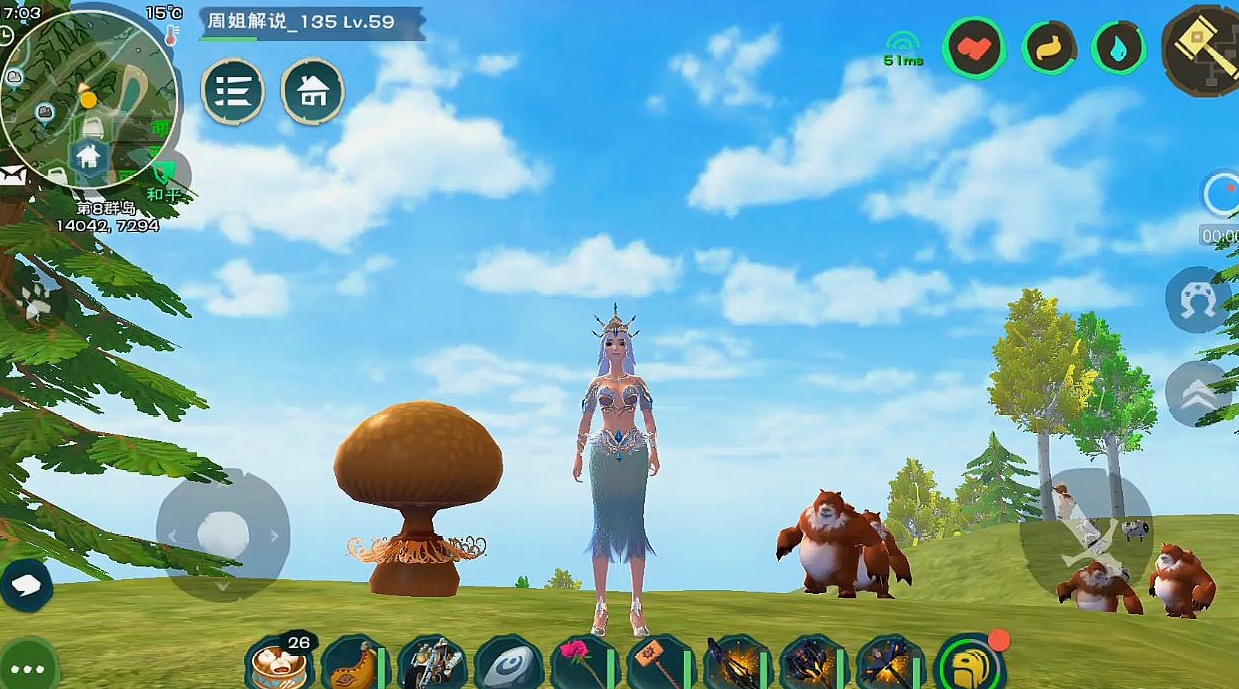
Task: Select the curved horn hotbar slot
Action: (x=354, y=663)
